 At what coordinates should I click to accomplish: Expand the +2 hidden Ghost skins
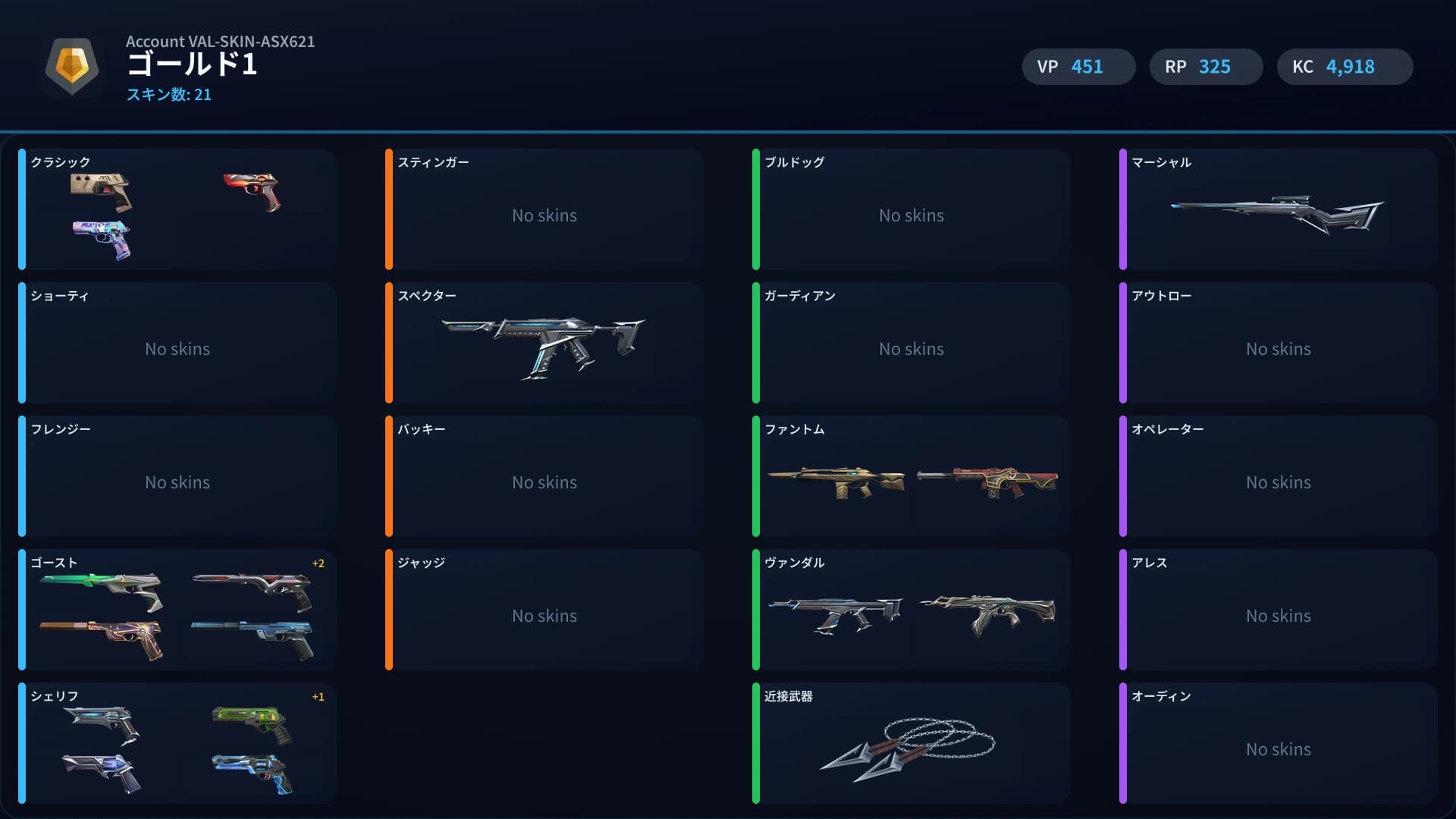click(x=318, y=563)
